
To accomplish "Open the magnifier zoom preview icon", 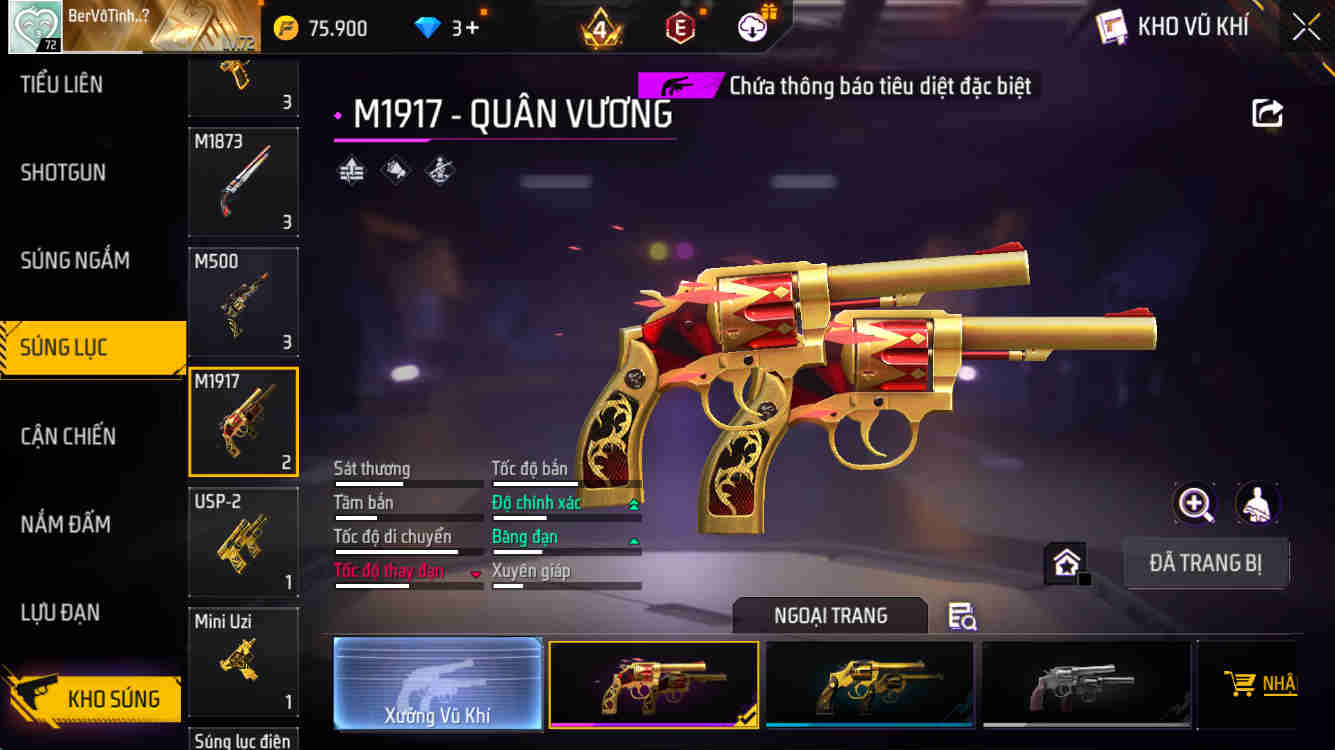I will pyautogui.click(x=1194, y=504).
